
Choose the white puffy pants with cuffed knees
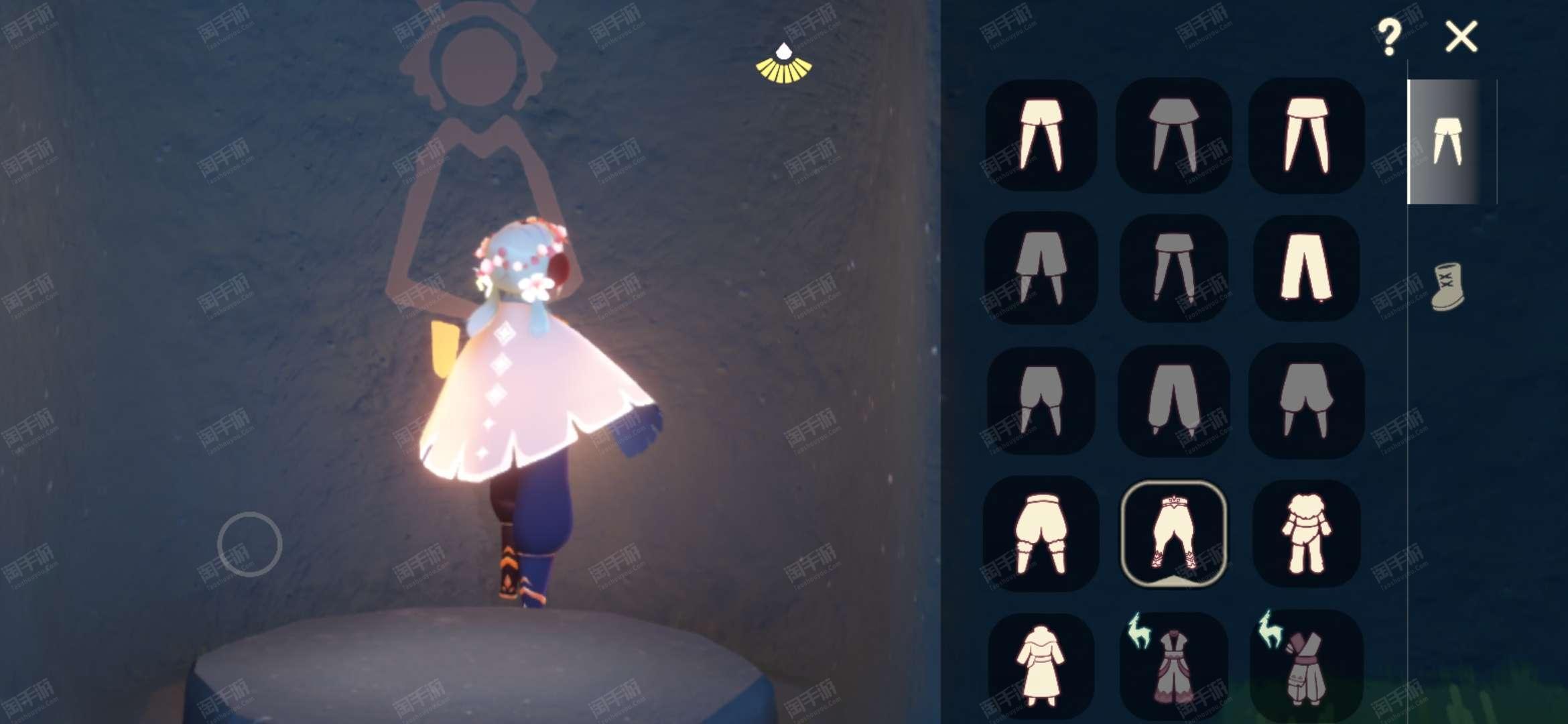click(1040, 534)
